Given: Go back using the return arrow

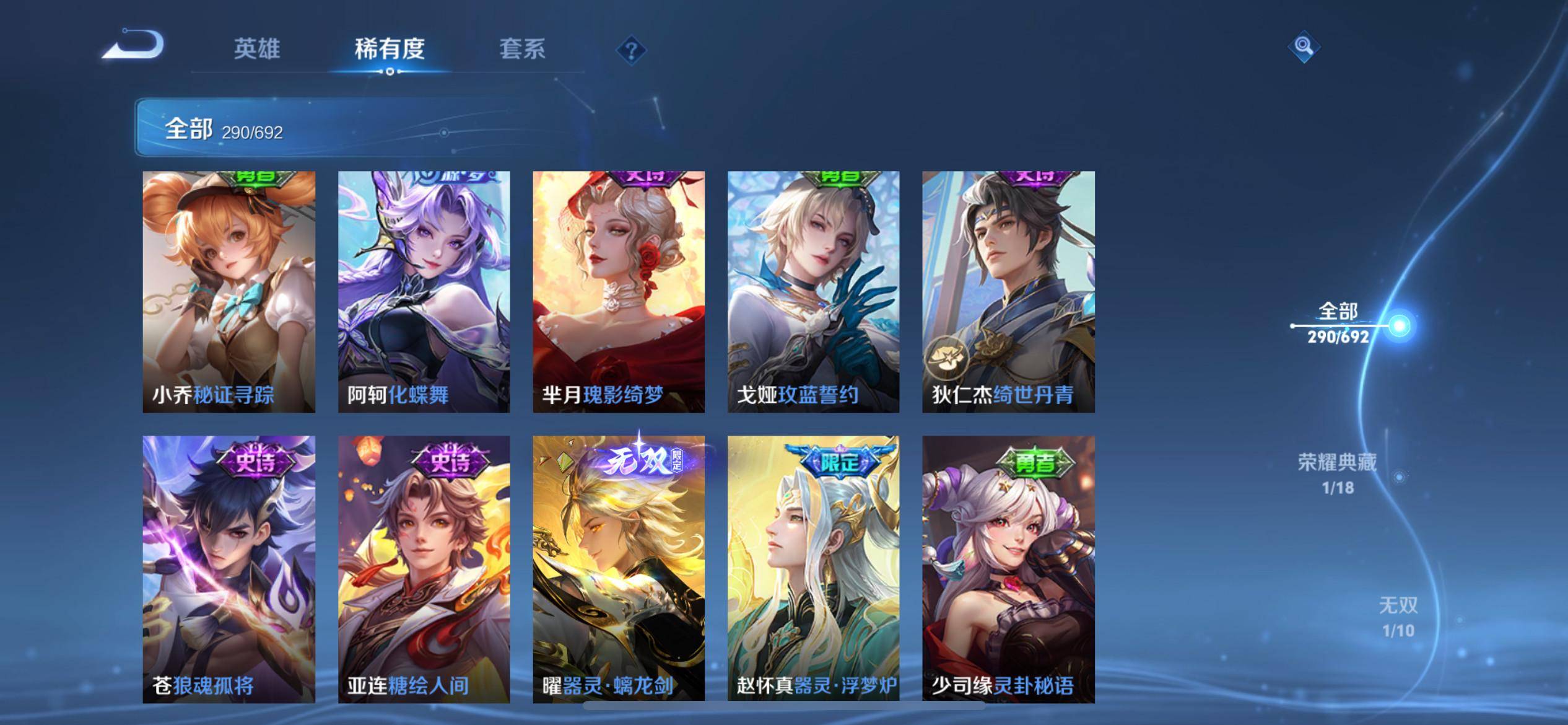Looking at the screenshot, I should 134,46.
